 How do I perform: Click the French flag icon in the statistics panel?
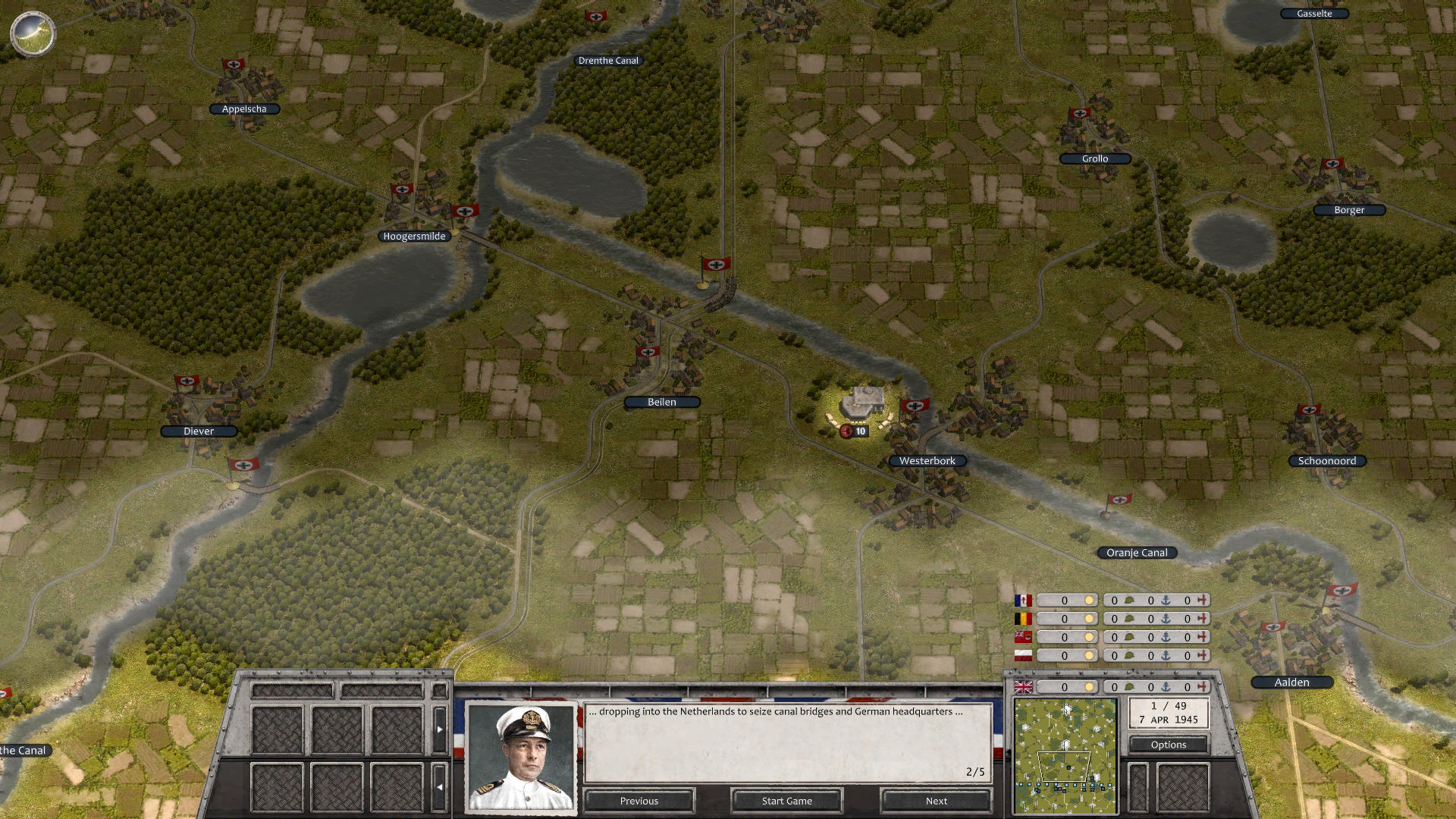tap(1022, 601)
